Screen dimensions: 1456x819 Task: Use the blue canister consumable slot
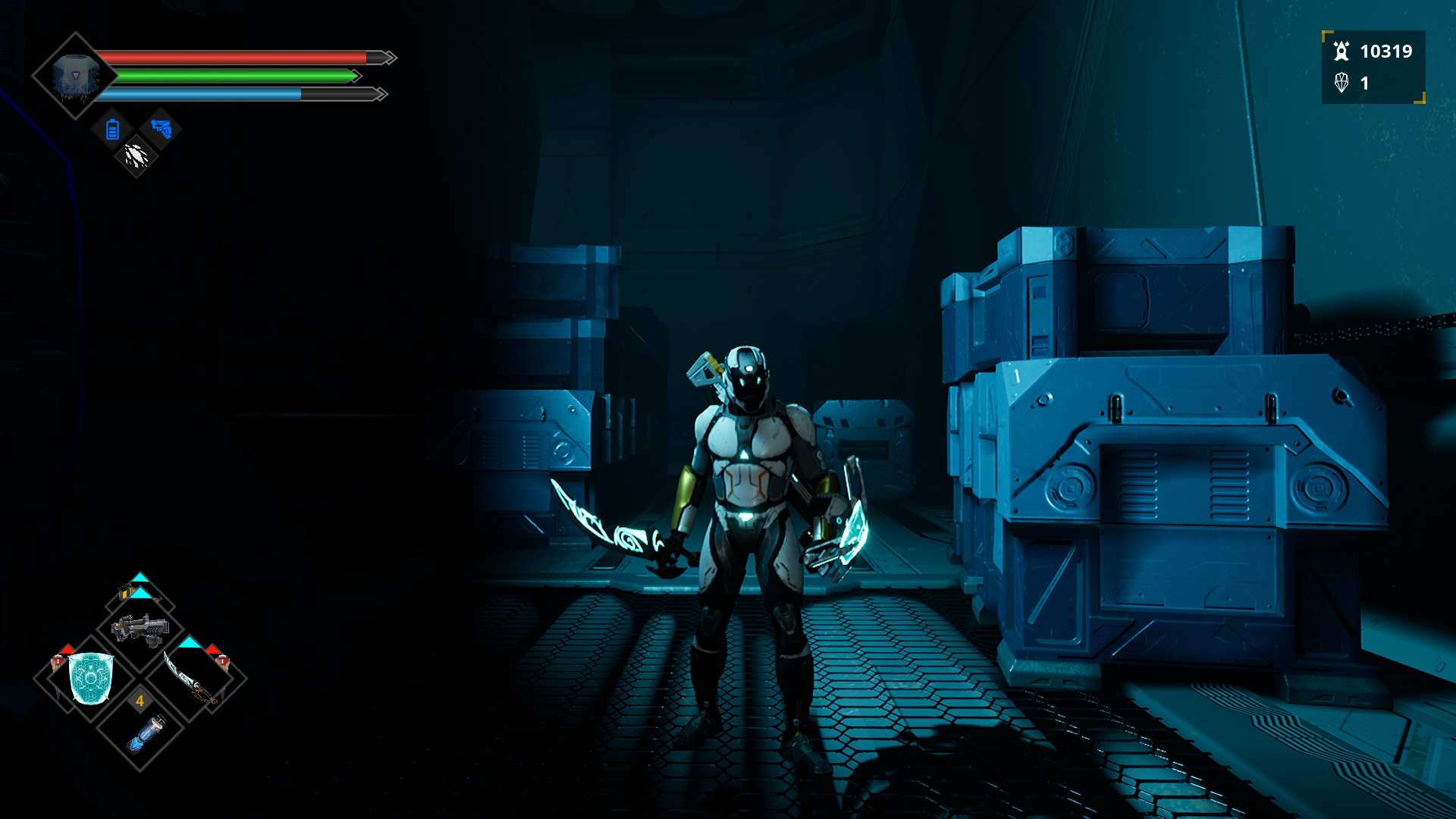[143, 733]
